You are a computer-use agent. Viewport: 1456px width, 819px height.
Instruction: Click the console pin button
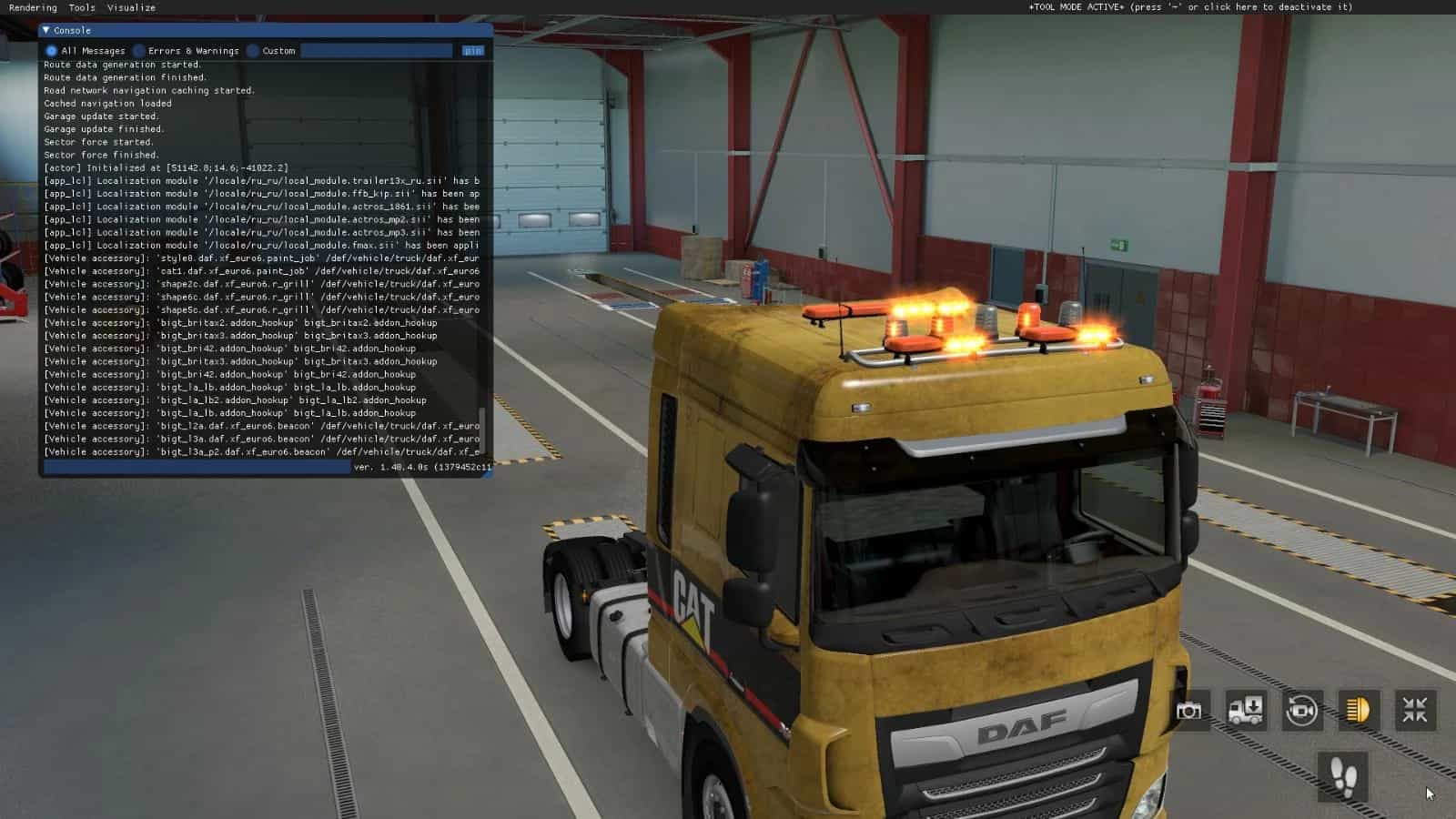pyautogui.click(x=472, y=51)
